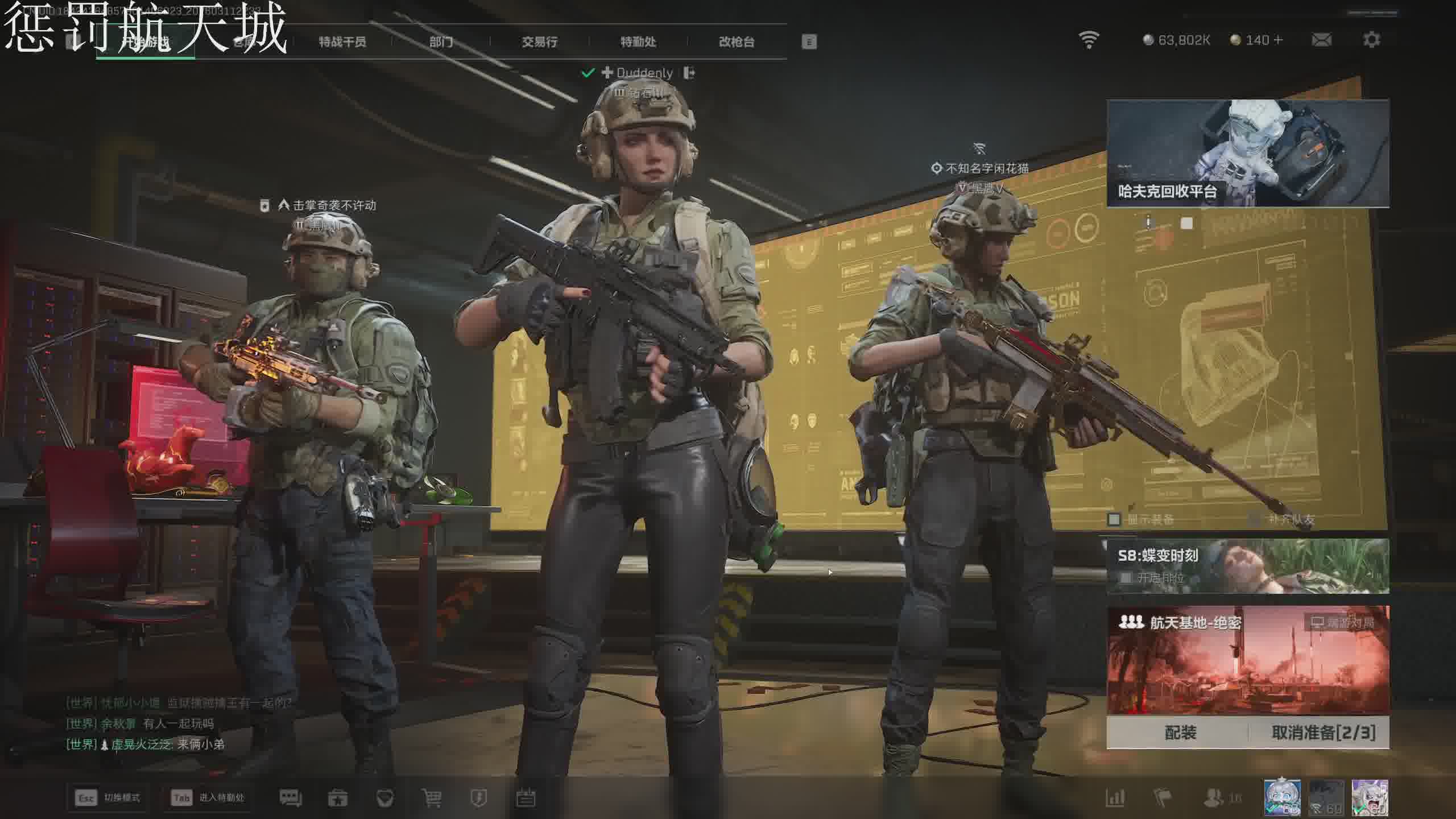Screen dimensions: 1456x819
Task: Open the calendar events icon
Action: tap(526, 798)
